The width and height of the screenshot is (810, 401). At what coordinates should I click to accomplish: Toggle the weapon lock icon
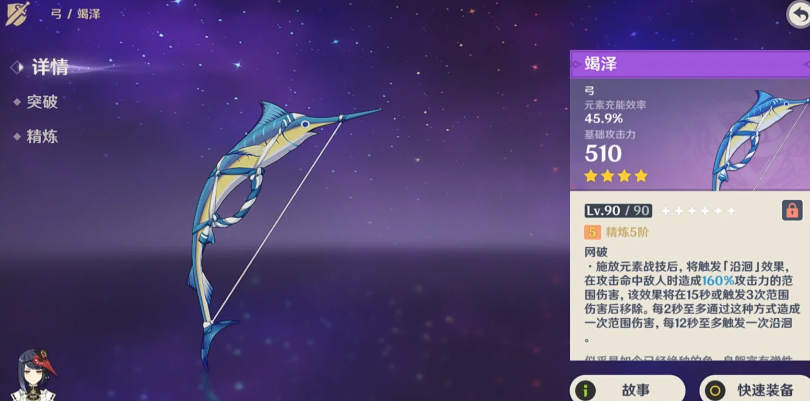pyautogui.click(x=792, y=210)
